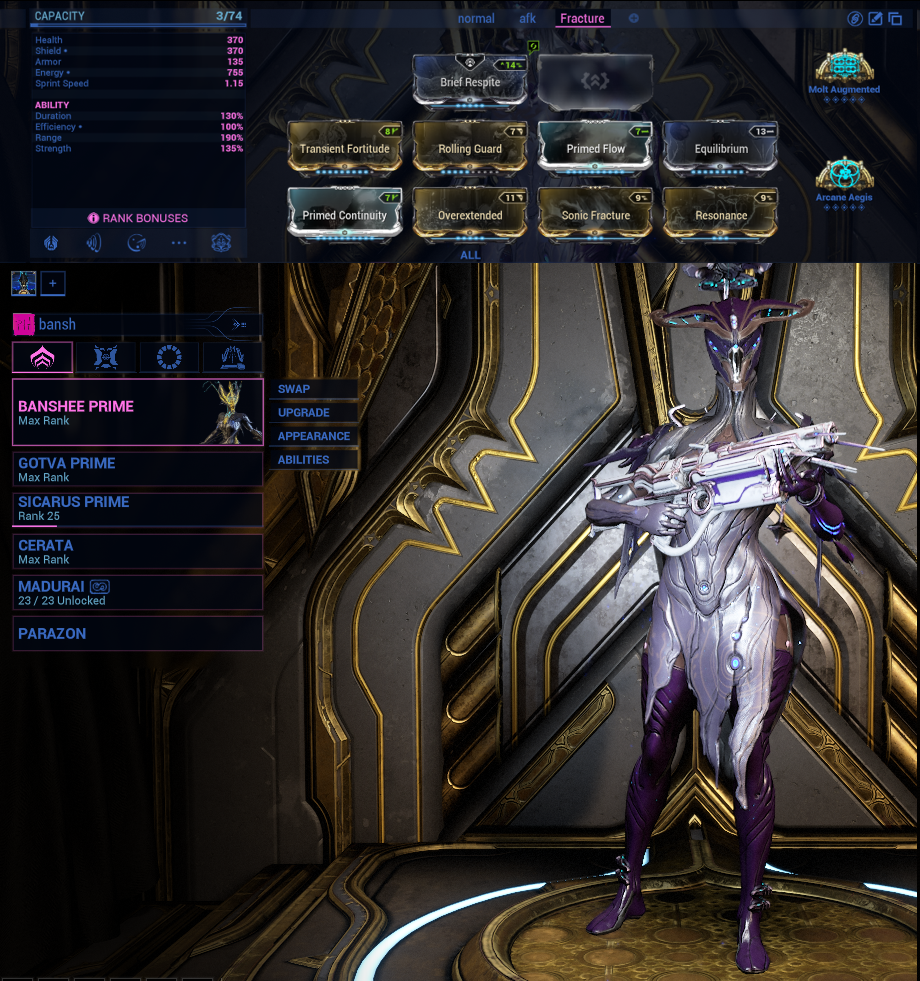The image size is (920, 981).
Task: Show the Rank Bonuses info
Action: coord(138,217)
